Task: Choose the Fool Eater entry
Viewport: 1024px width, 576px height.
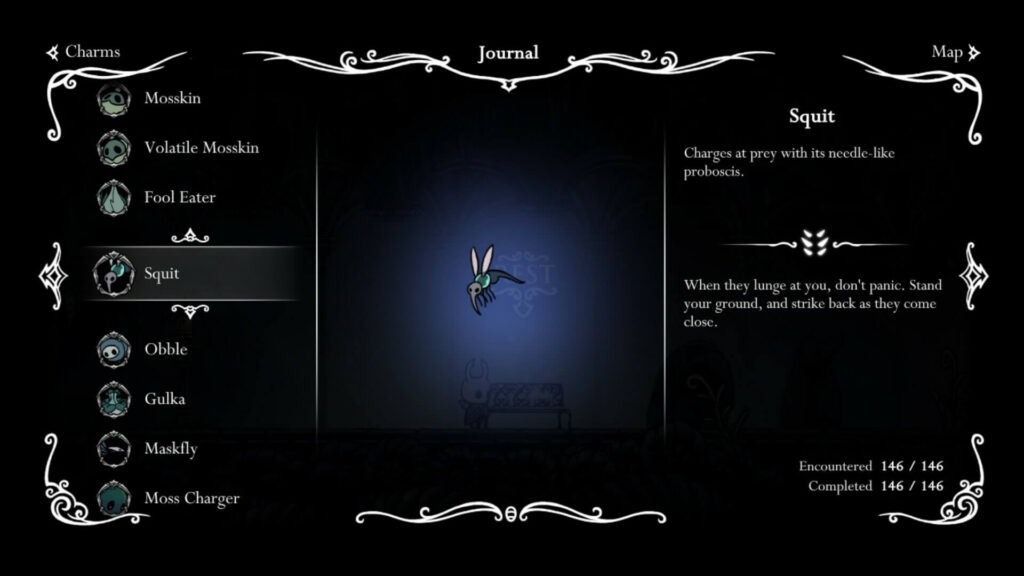Action: point(179,197)
